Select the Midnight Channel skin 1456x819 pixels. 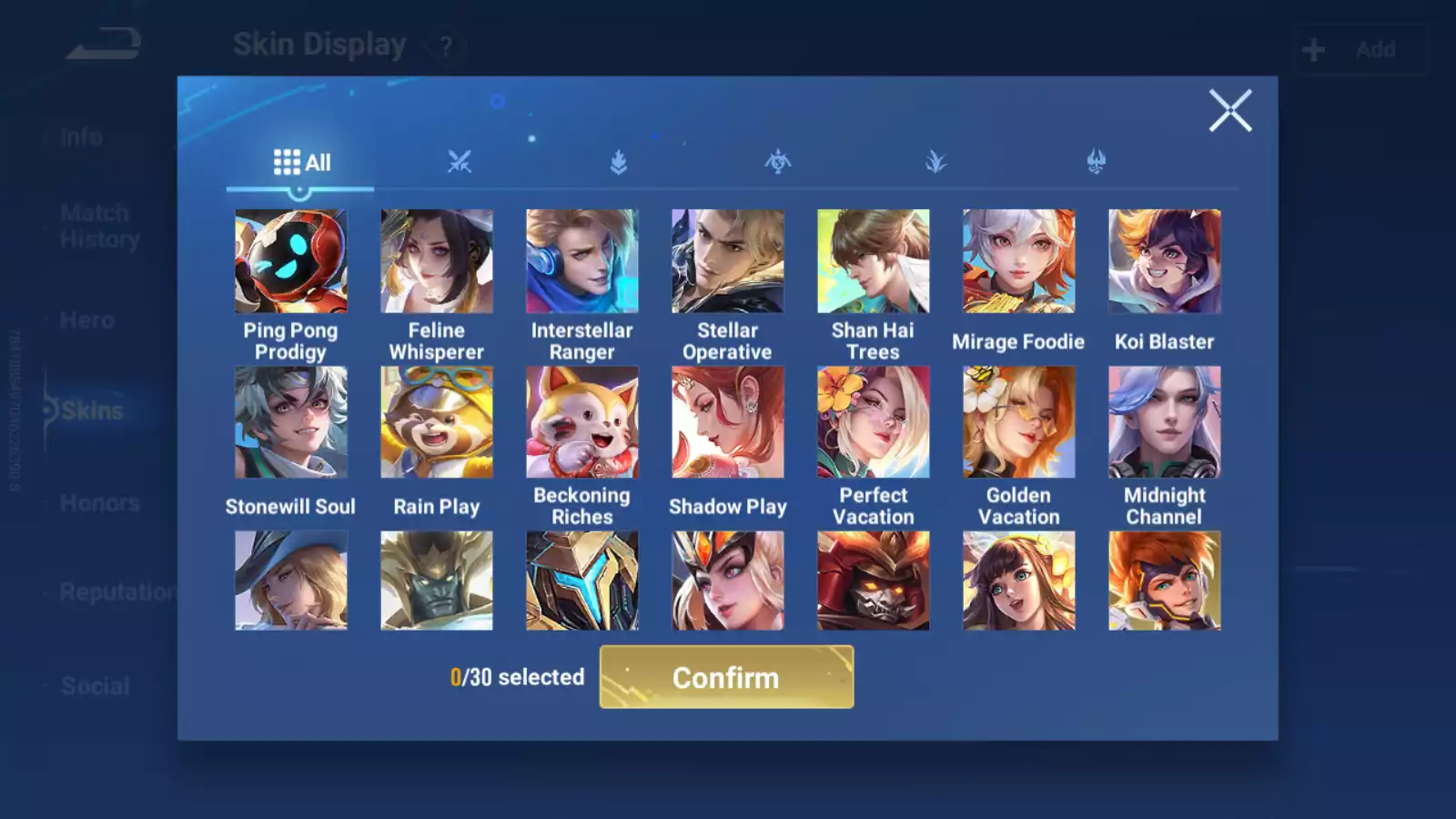pos(1164,422)
